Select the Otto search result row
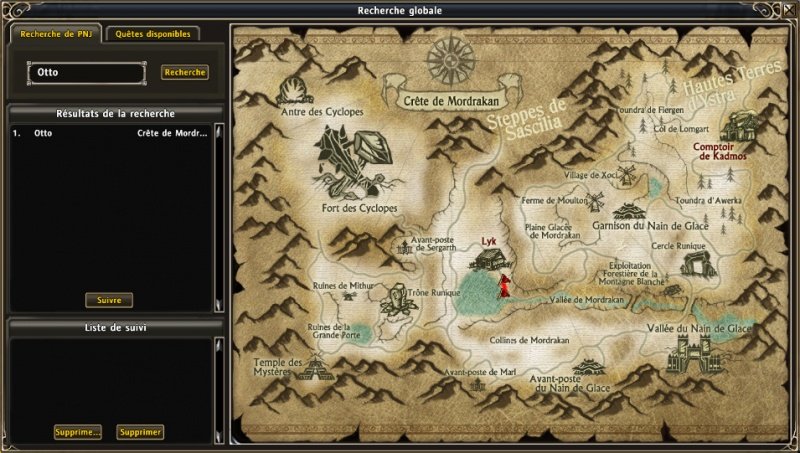Image resolution: width=800 pixels, height=453 pixels. point(110,132)
